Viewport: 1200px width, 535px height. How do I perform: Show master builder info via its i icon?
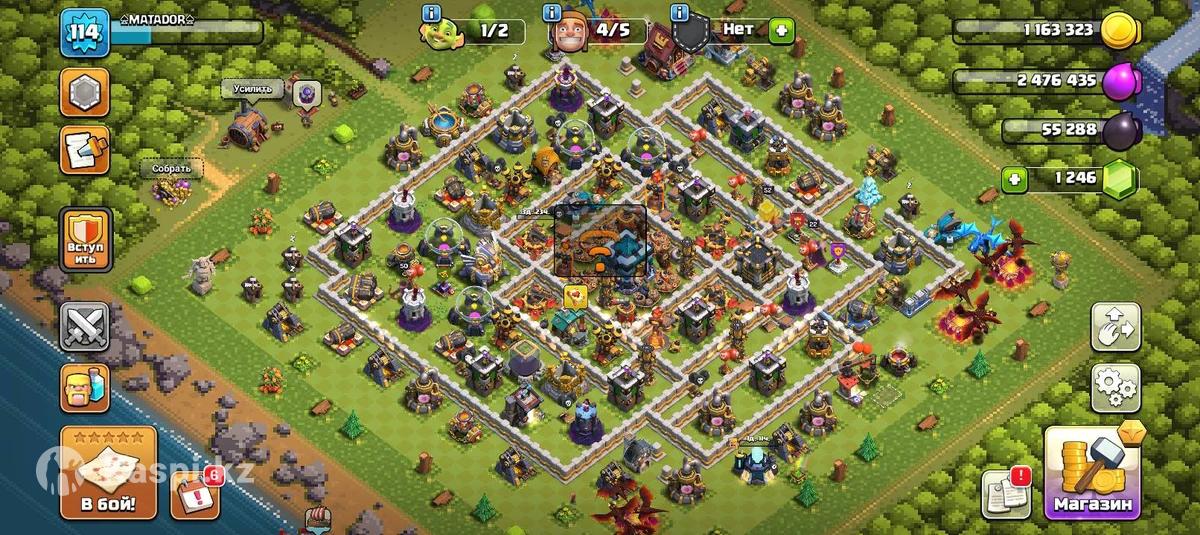tap(552, 14)
